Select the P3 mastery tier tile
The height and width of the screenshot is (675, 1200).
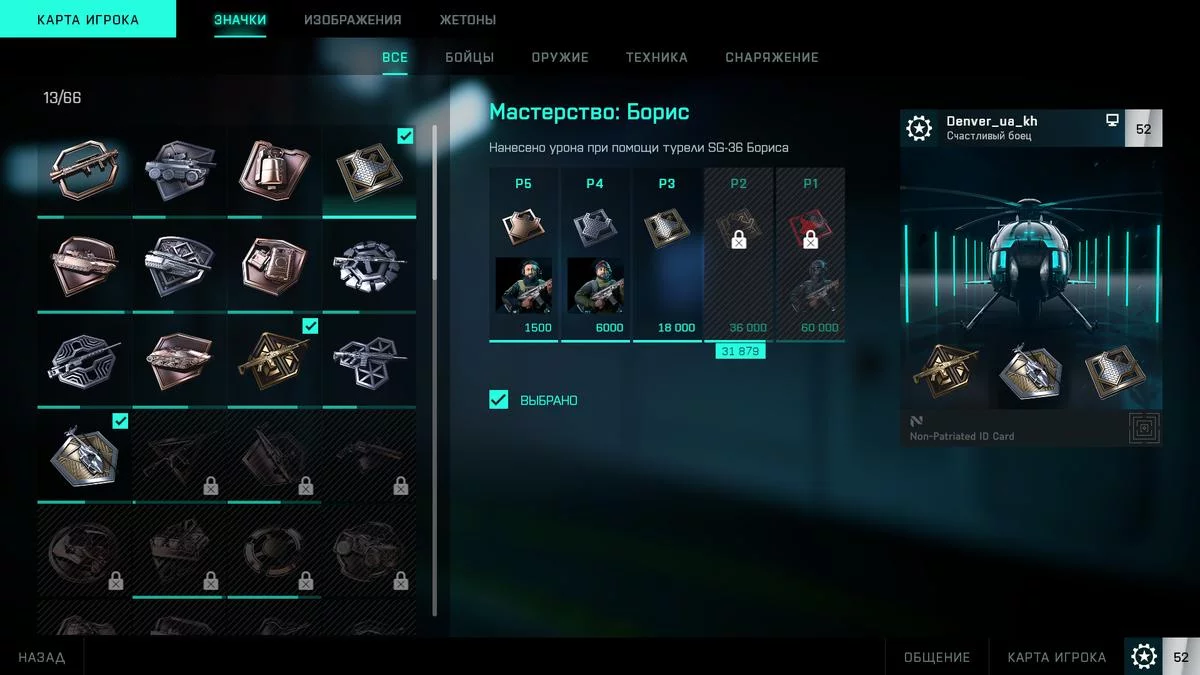tap(667, 254)
